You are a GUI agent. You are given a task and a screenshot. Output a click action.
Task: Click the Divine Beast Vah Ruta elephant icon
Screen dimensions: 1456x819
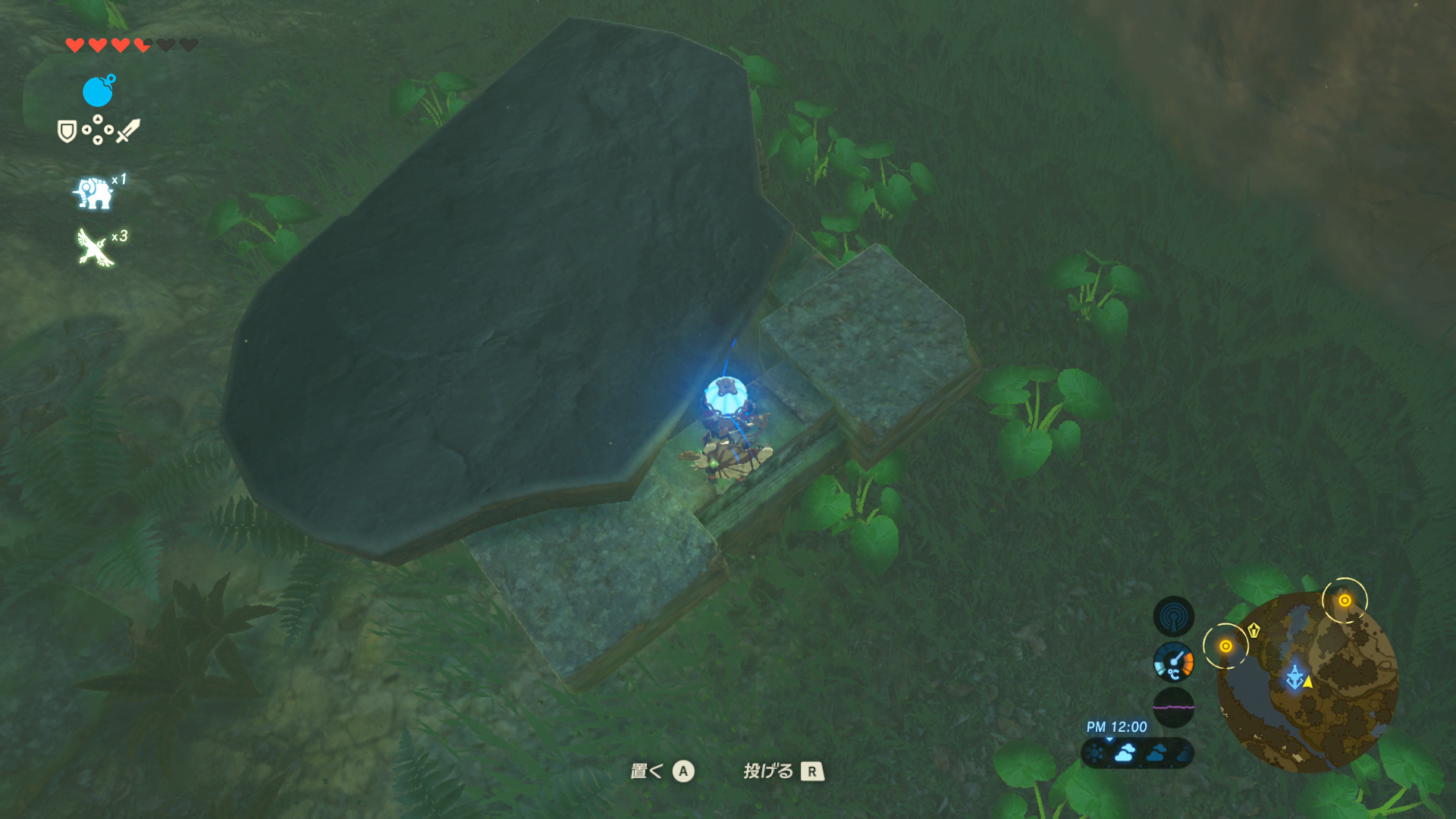tap(94, 193)
